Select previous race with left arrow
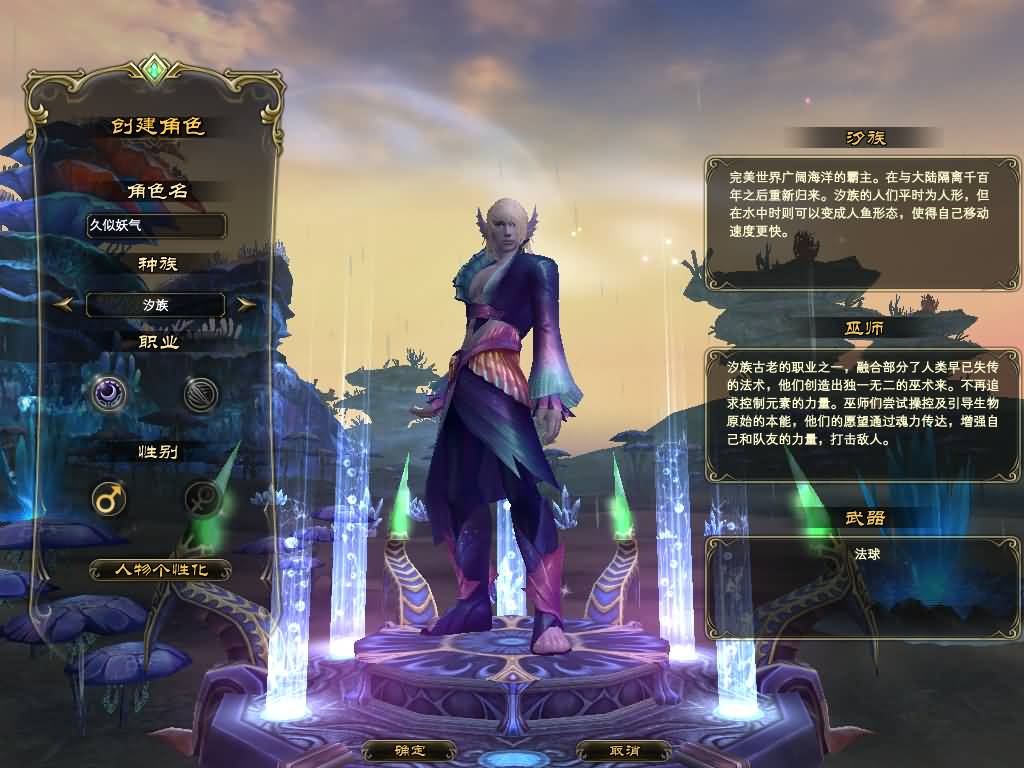This screenshot has width=1024, height=768. [62, 304]
